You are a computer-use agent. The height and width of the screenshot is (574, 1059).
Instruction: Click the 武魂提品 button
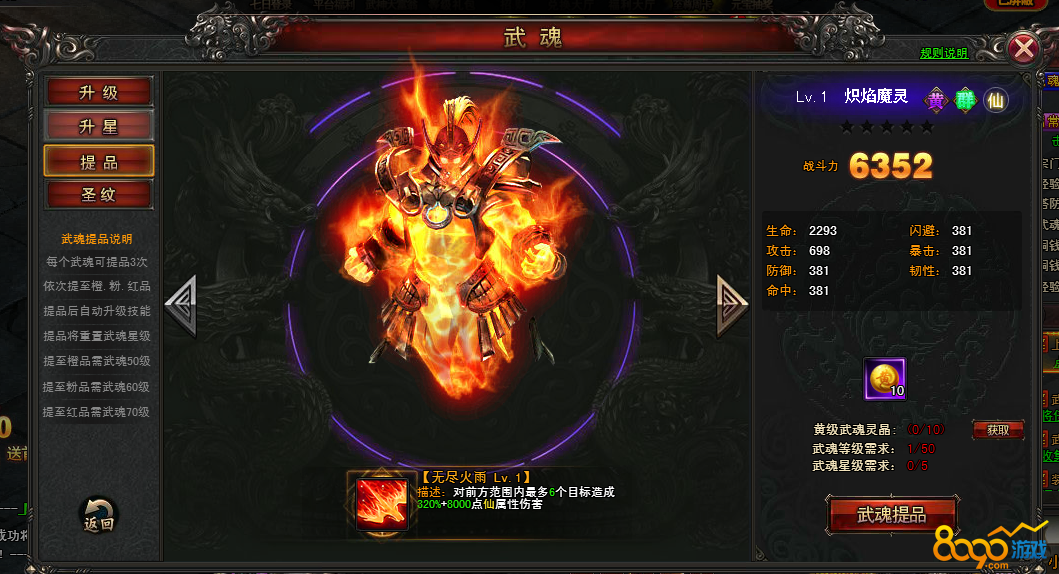(x=892, y=515)
